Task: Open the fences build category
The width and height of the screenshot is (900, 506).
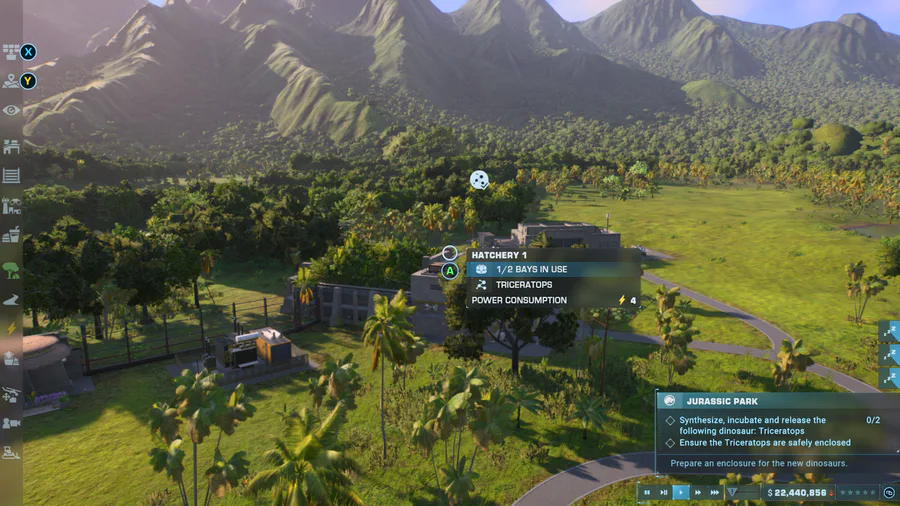Action: tap(12, 175)
